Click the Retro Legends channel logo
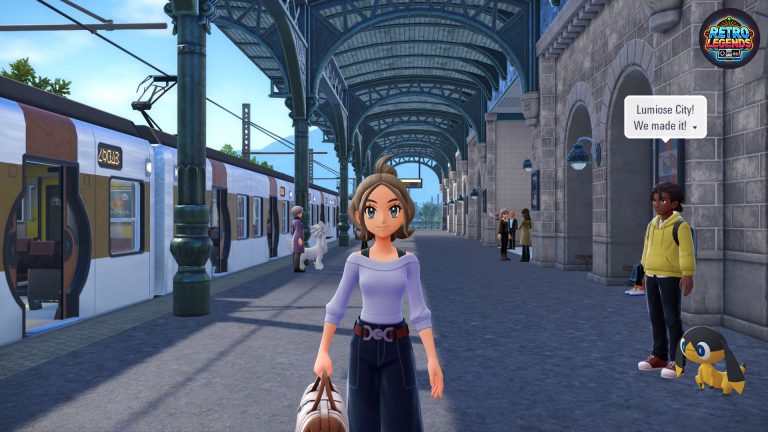 727,38
